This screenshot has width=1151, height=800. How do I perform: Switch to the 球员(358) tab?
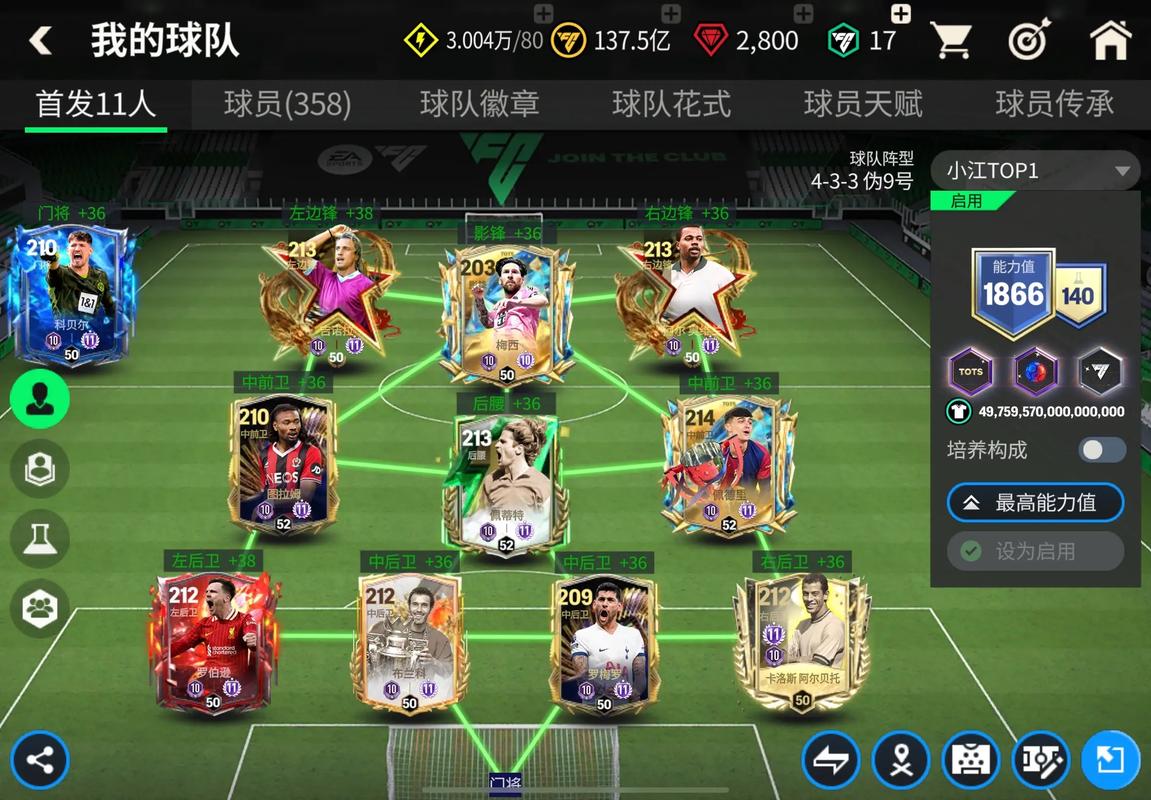(287, 104)
